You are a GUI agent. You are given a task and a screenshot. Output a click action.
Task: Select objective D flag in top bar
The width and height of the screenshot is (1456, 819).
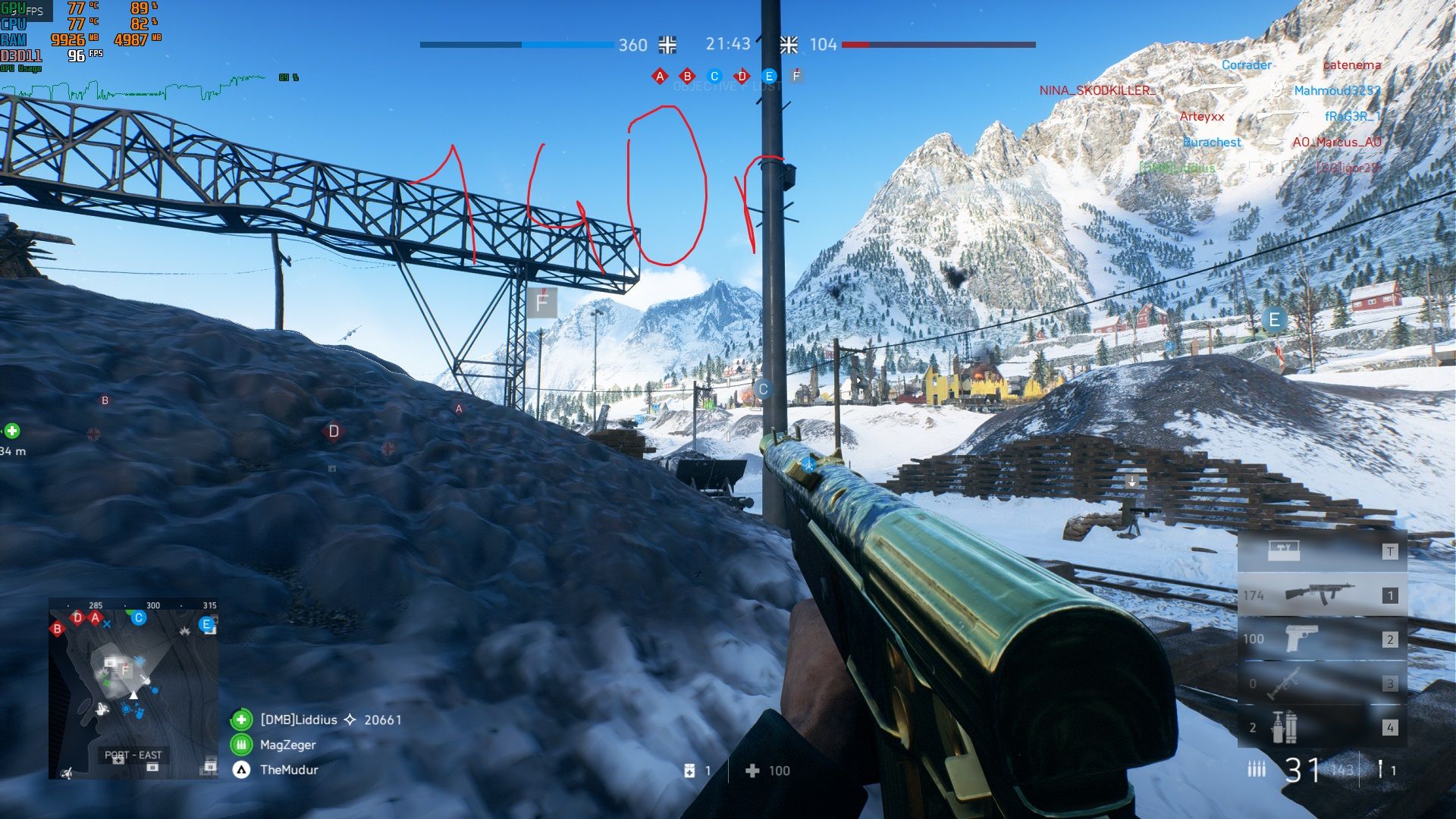[x=742, y=76]
